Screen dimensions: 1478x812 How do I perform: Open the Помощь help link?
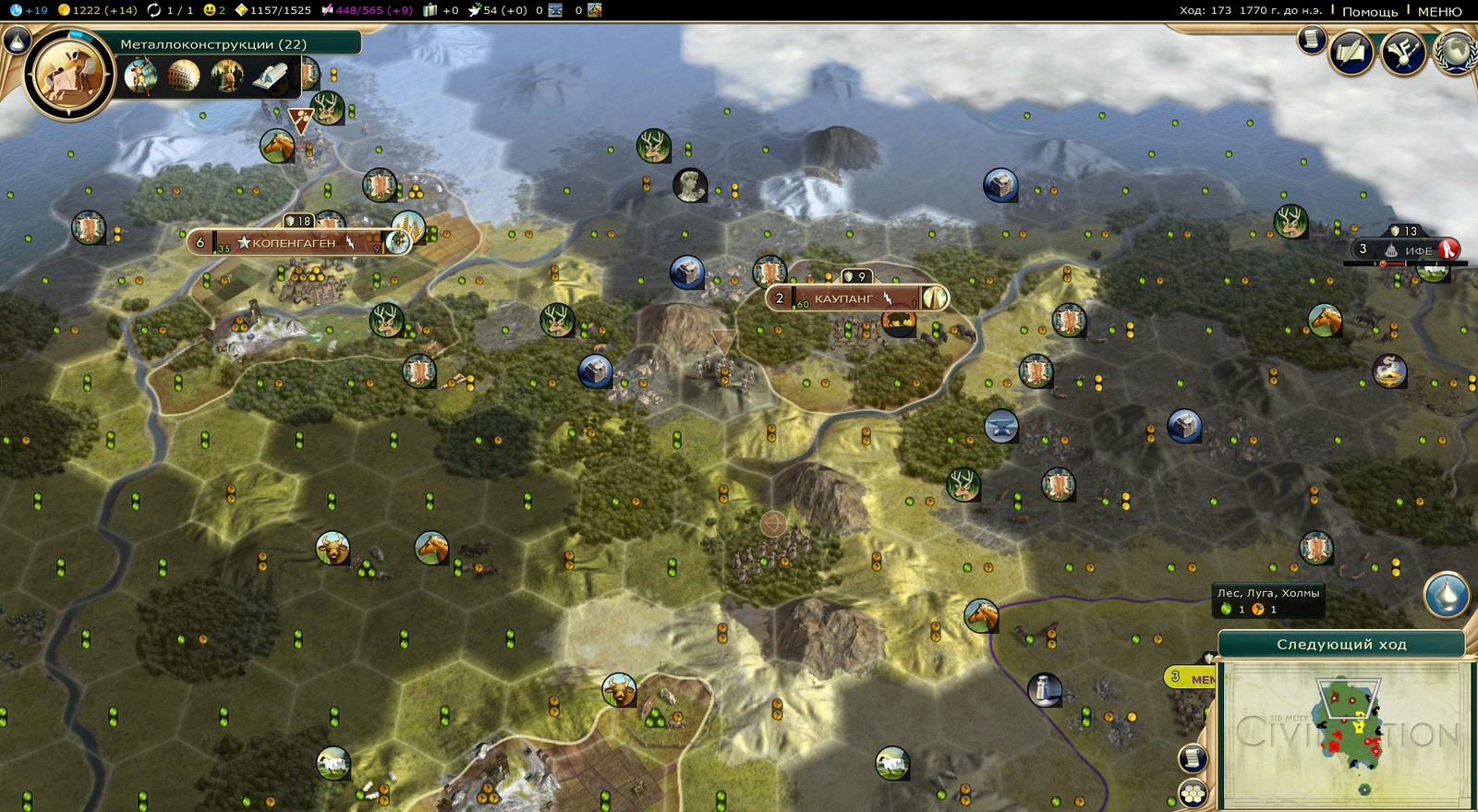point(1369,11)
